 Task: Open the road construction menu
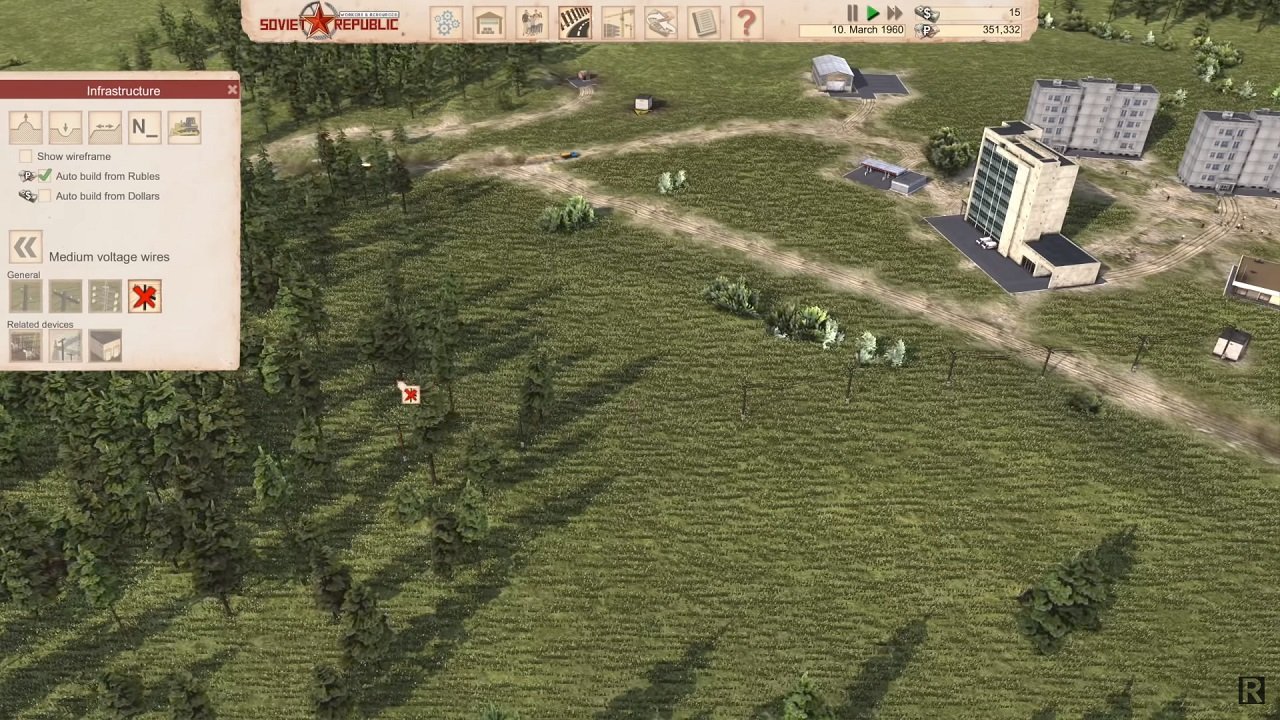pos(575,22)
